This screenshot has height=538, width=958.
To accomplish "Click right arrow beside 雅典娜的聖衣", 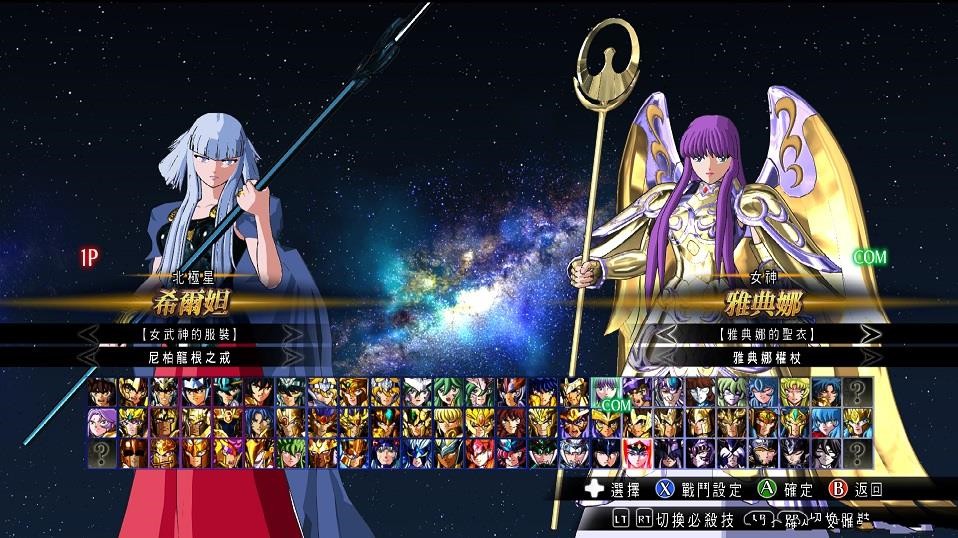I will pyautogui.click(x=871, y=333).
